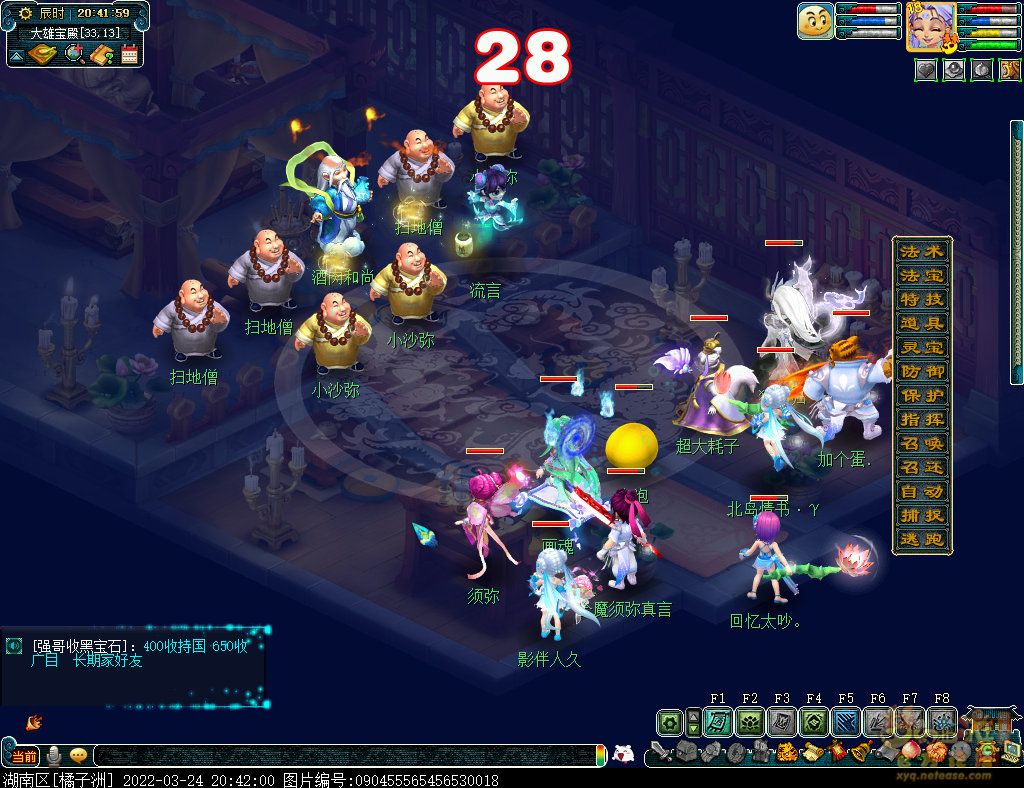This screenshot has width=1024, height=788.
Task: Open the calendar icon in top-left panel
Action: (x=129, y=55)
